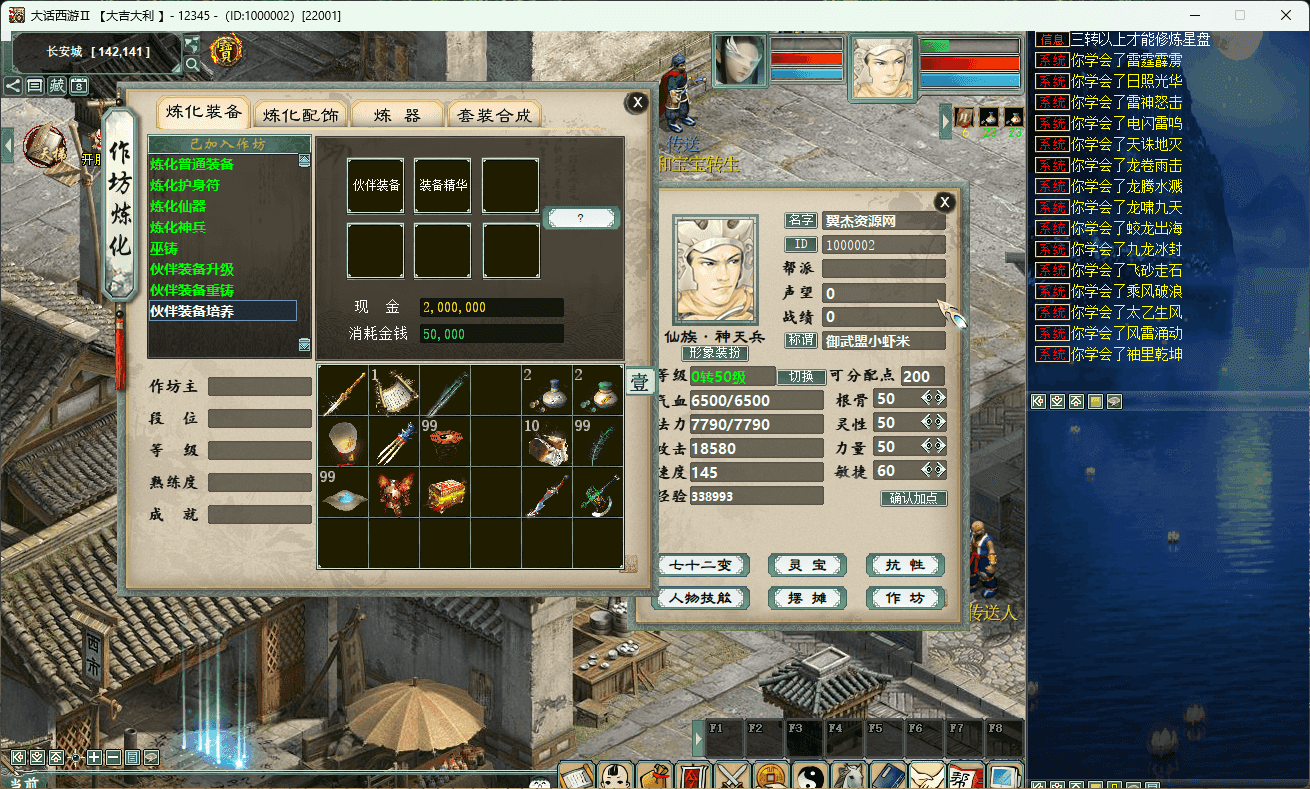Close the character info panel
The width and height of the screenshot is (1310, 789).
pyautogui.click(x=944, y=203)
